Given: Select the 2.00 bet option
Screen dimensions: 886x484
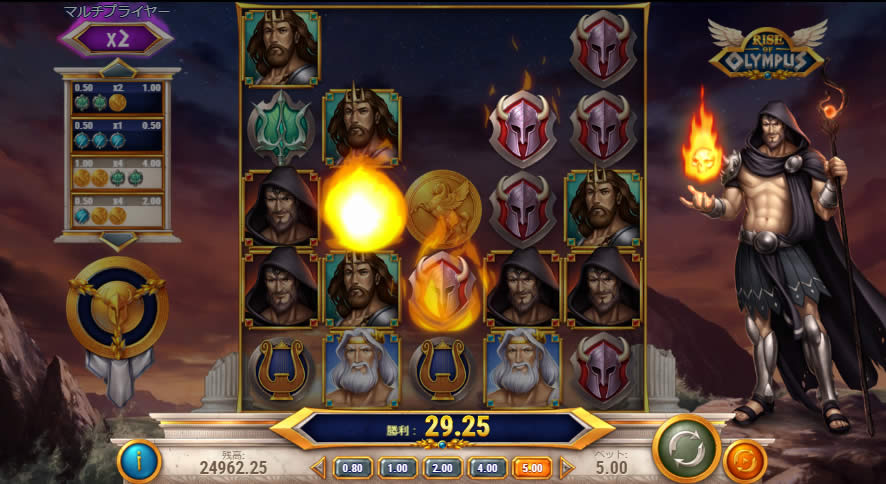Looking at the screenshot, I should [442, 467].
